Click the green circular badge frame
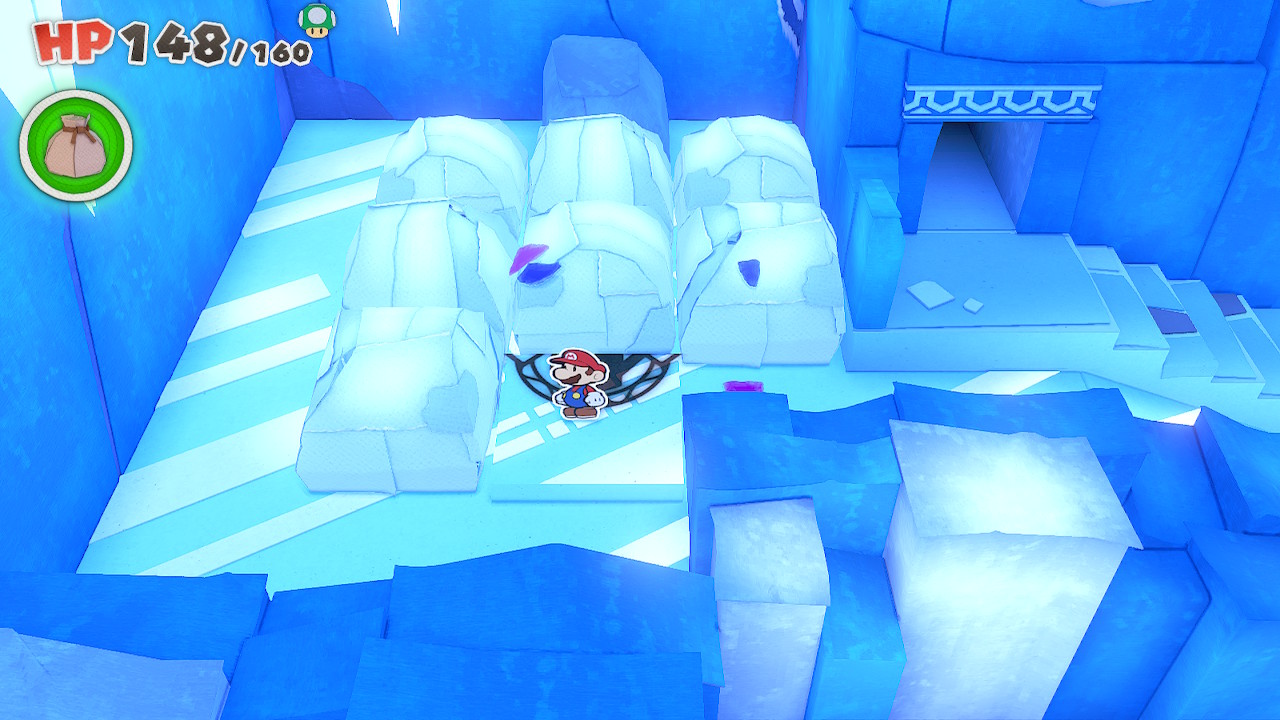 [x=73, y=144]
